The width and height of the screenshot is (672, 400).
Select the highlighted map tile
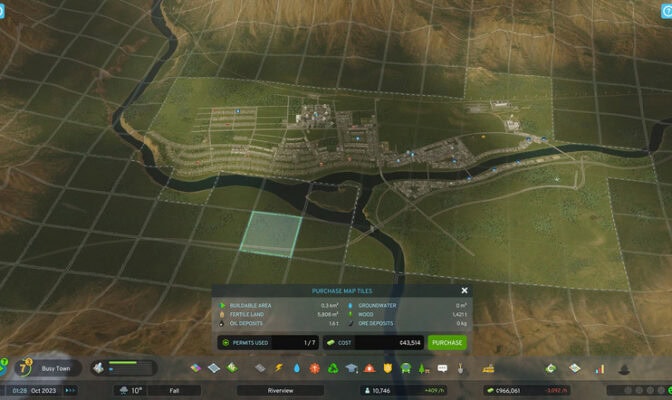(271, 234)
